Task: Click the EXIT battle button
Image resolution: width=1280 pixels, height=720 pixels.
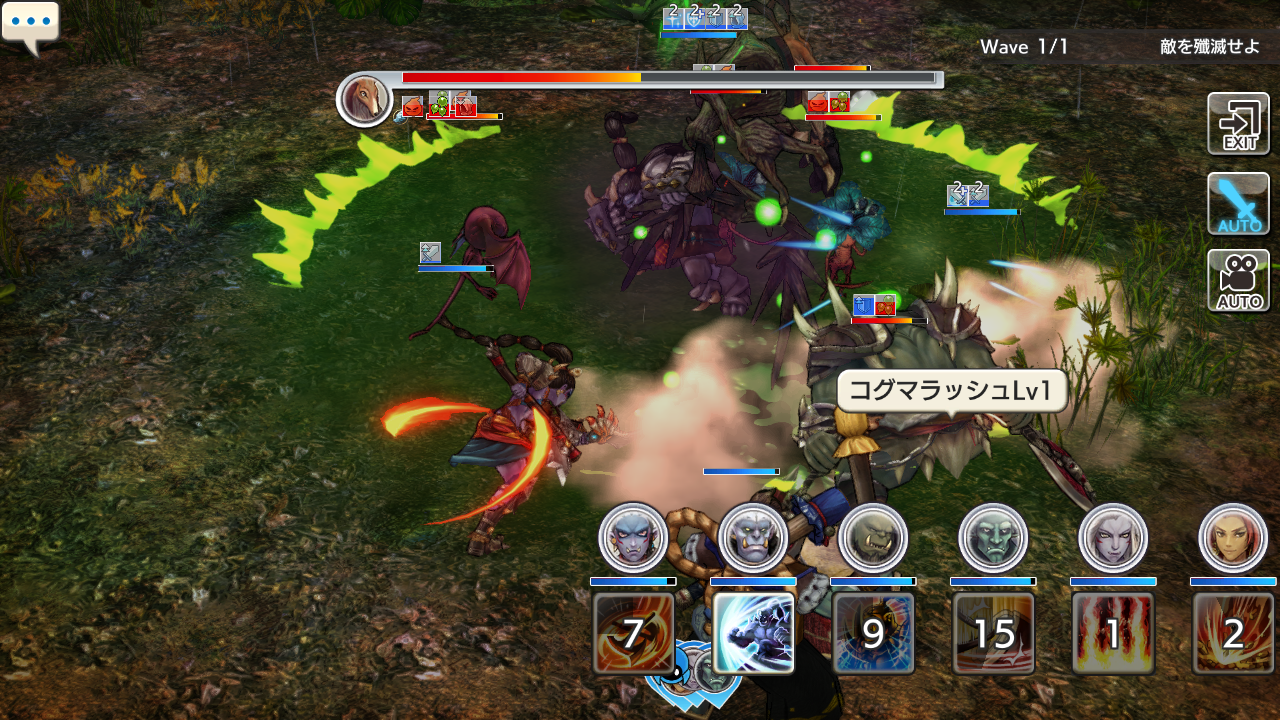Action: [x=1238, y=124]
